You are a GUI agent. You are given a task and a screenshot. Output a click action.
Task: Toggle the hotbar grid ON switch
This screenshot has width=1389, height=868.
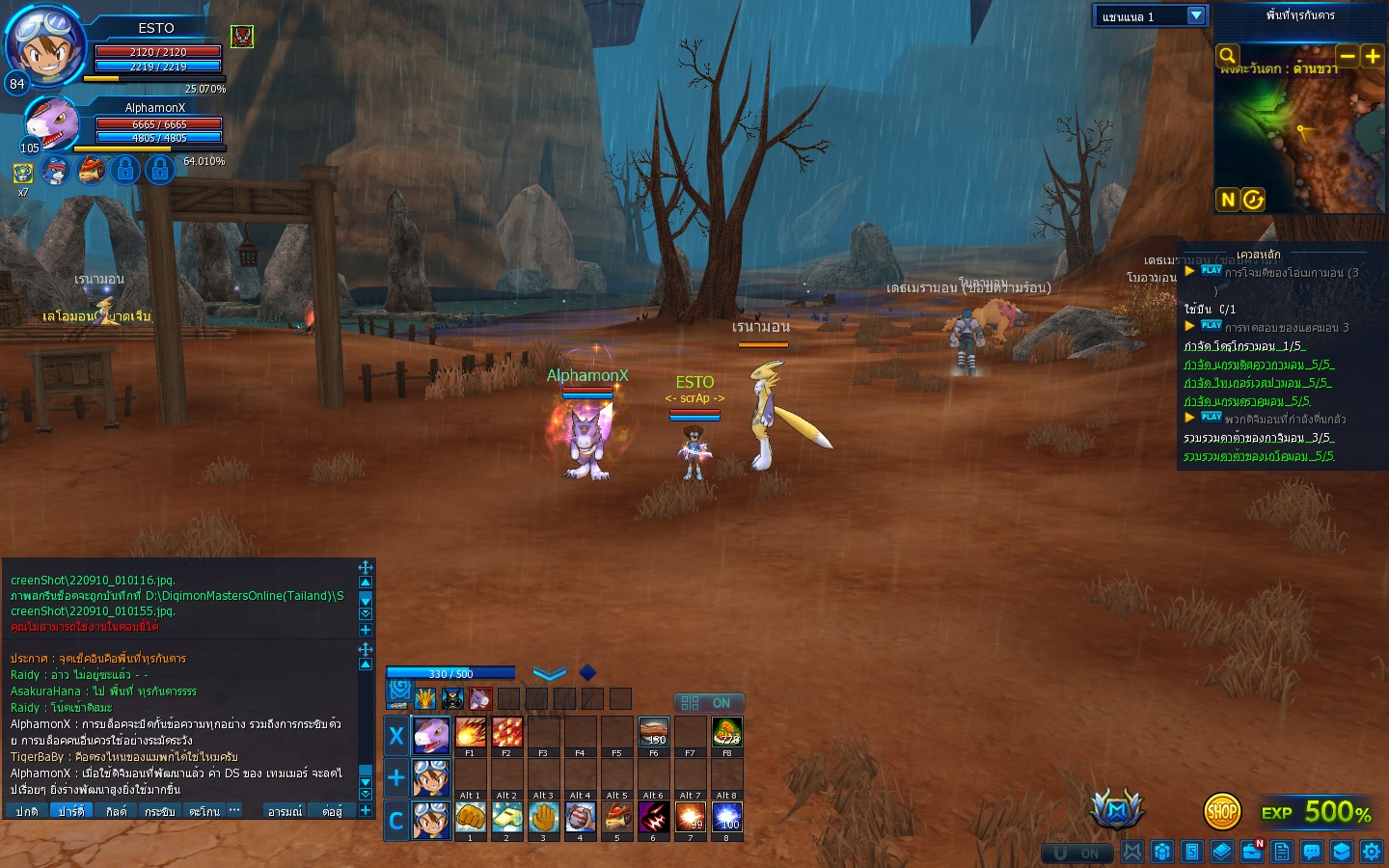click(x=709, y=703)
